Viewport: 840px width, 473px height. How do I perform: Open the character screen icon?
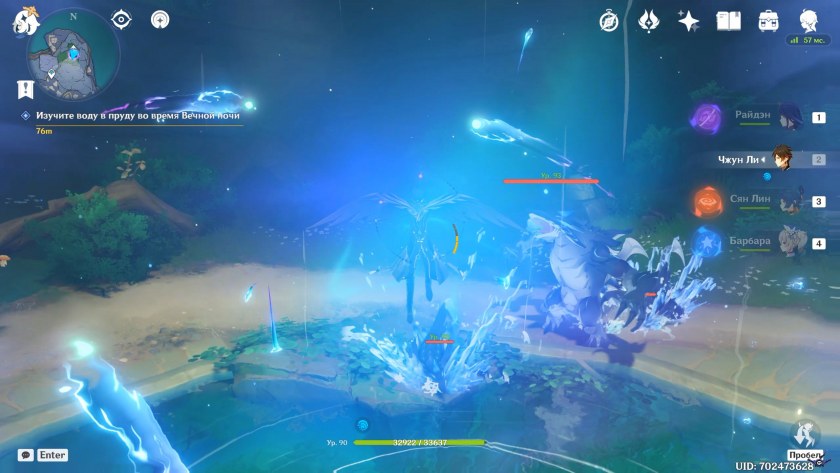[x=807, y=20]
